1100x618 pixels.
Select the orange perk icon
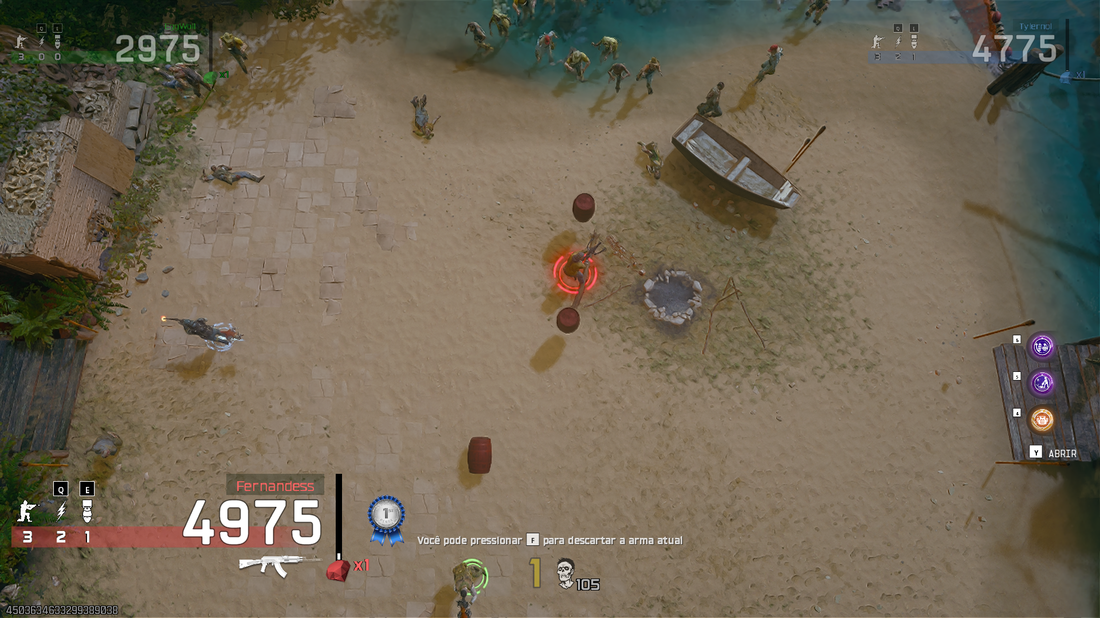pos(1042,419)
